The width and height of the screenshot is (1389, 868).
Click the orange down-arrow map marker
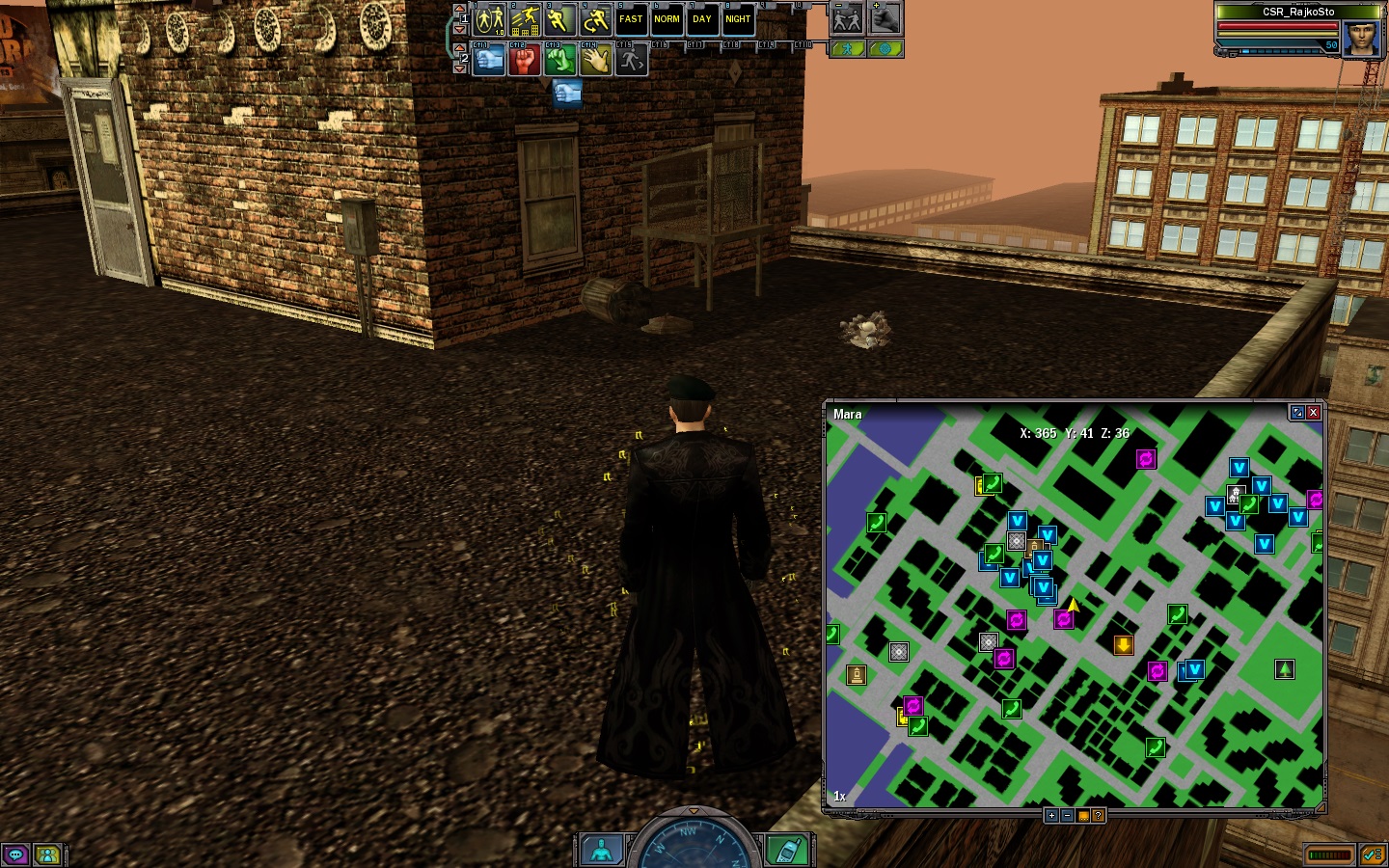[x=1123, y=645]
